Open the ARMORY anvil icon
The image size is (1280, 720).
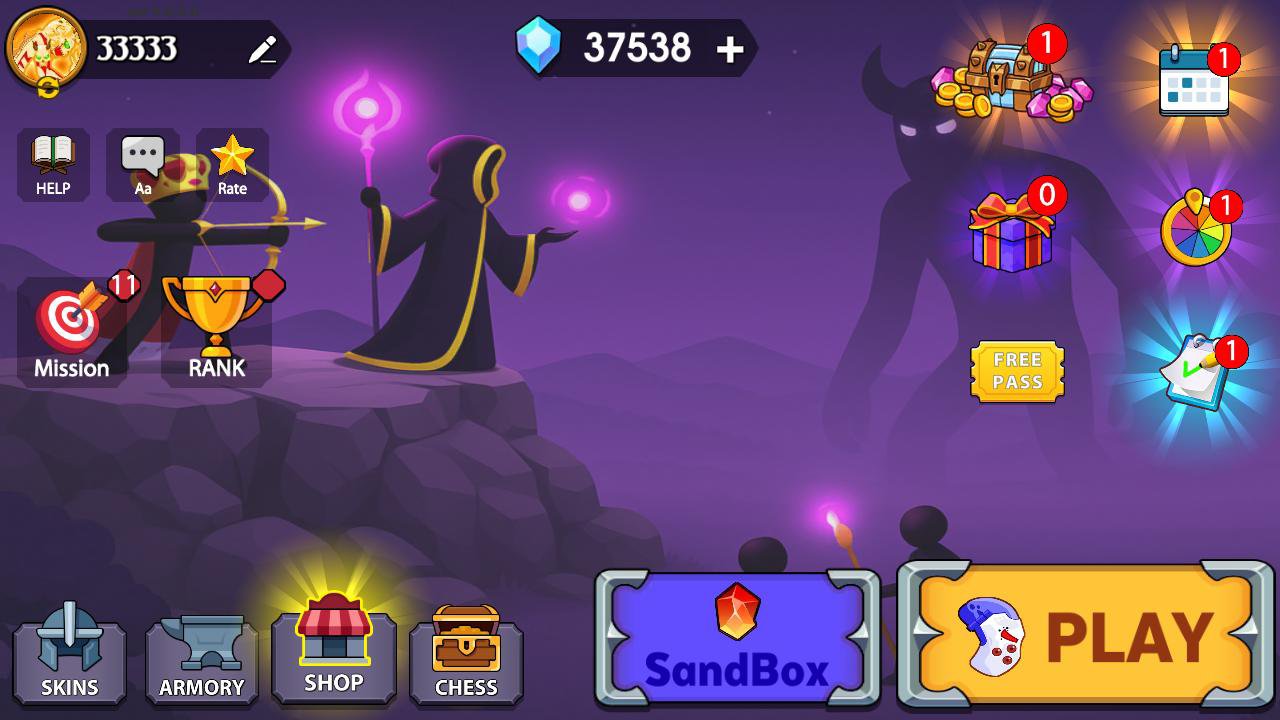click(x=201, y=655)
